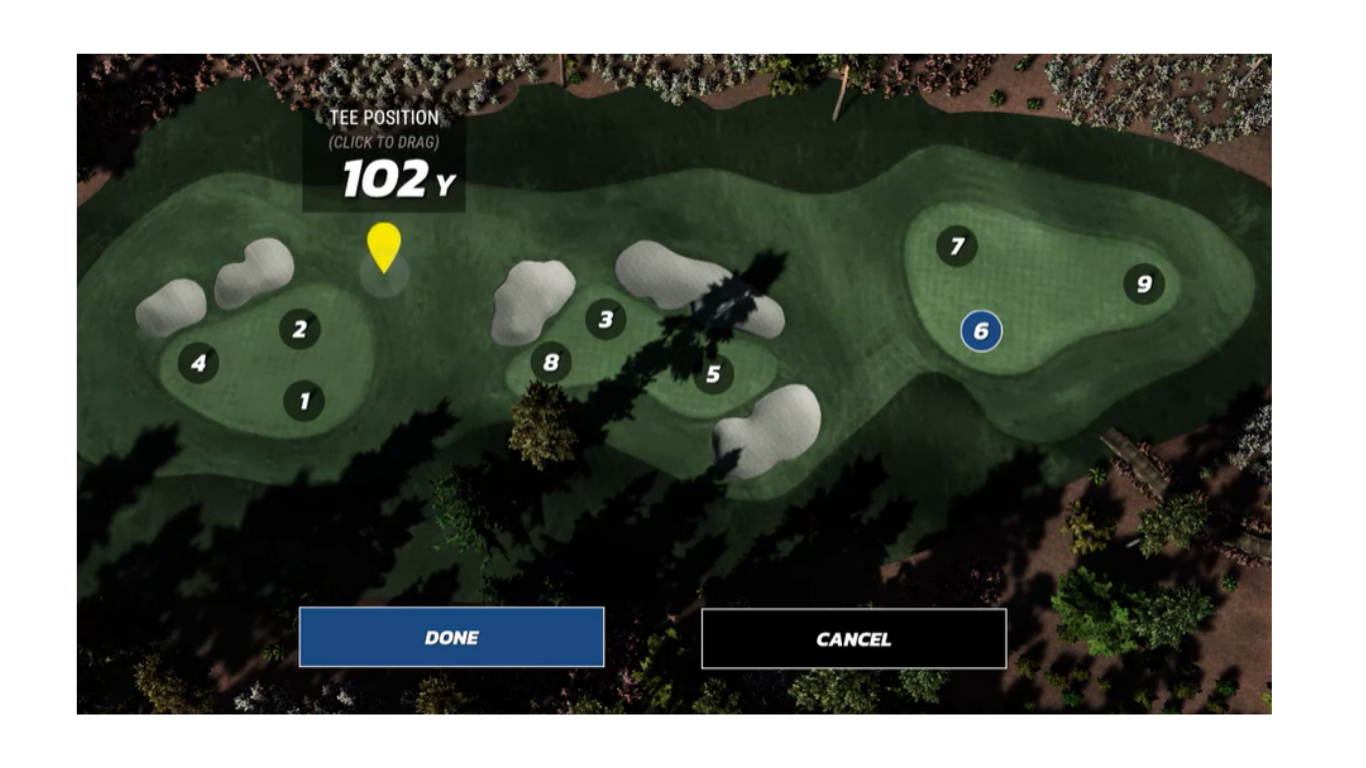The width and height of the screenshot is (1366, 768).
Task: Select pin position 8
Action: tap(551, 362)
